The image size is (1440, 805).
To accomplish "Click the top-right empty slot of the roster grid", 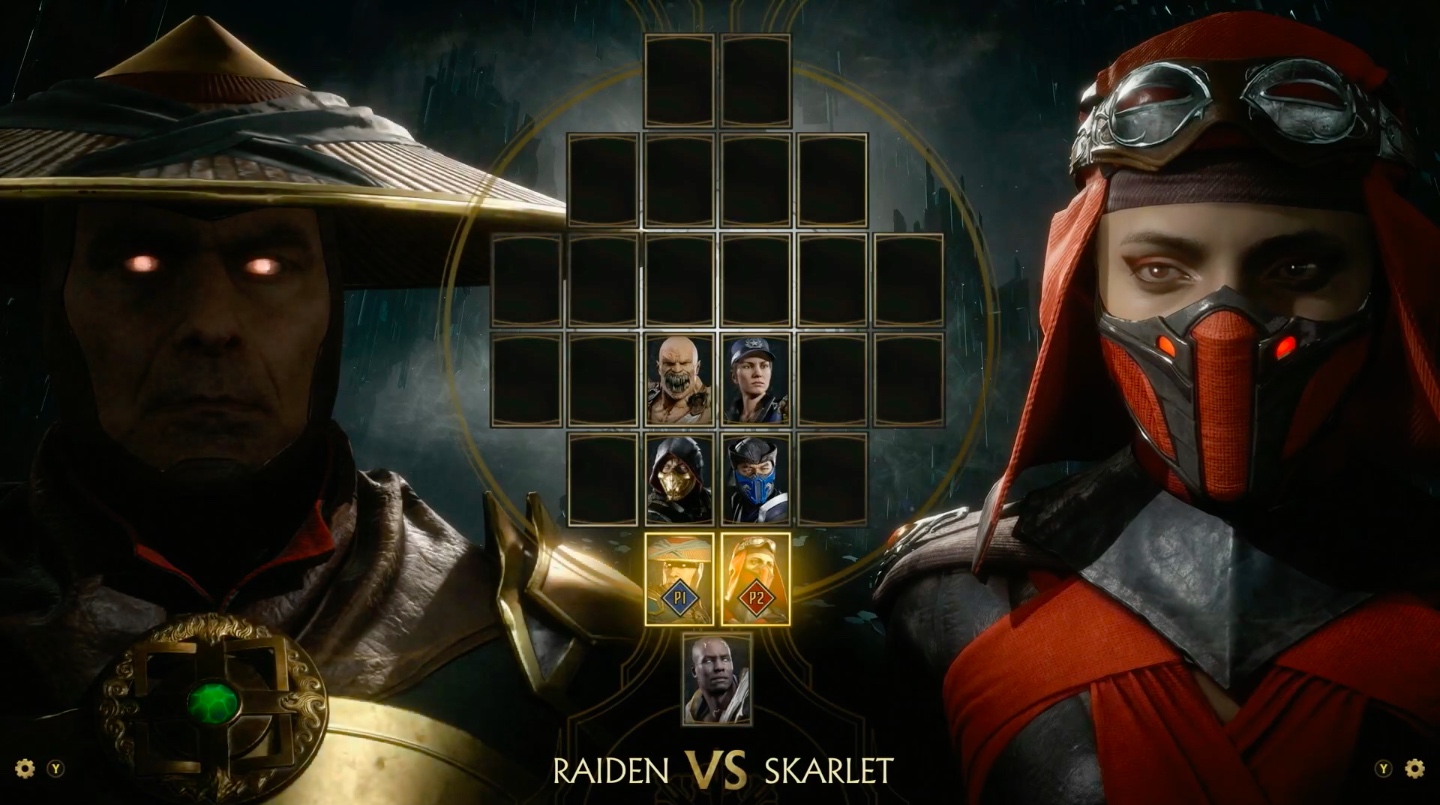I will 755,82.
